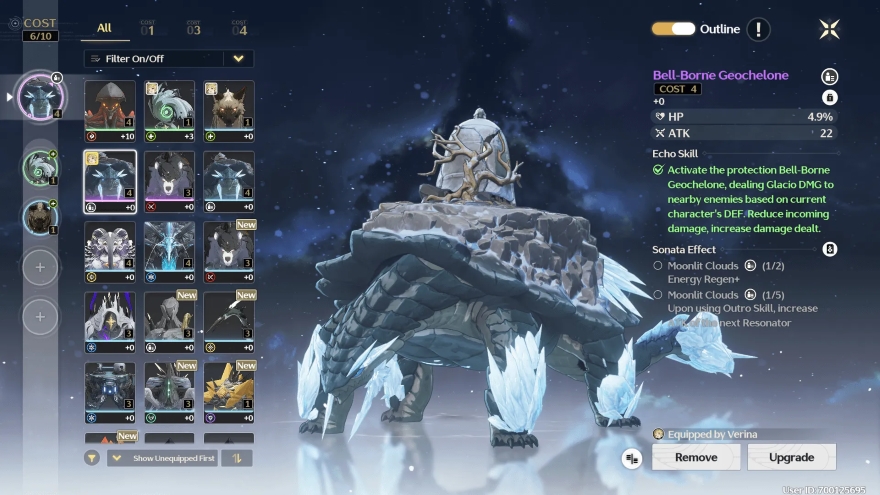Add an echo to the first empty plus slot
This screenshot has height=495, width=880.
(x=41, y=267)
